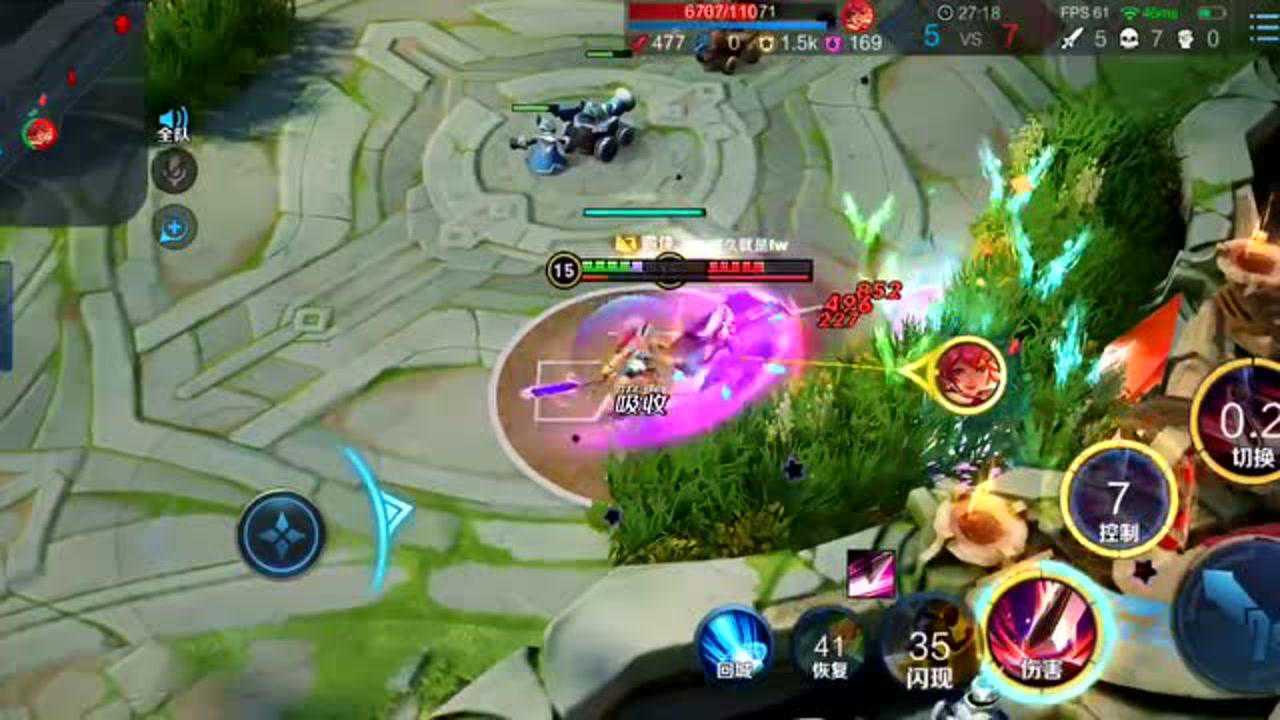Screen dimensions: 1280x720
Task: Activate the 伤害 skill button
Action: tap(1041, 634)
